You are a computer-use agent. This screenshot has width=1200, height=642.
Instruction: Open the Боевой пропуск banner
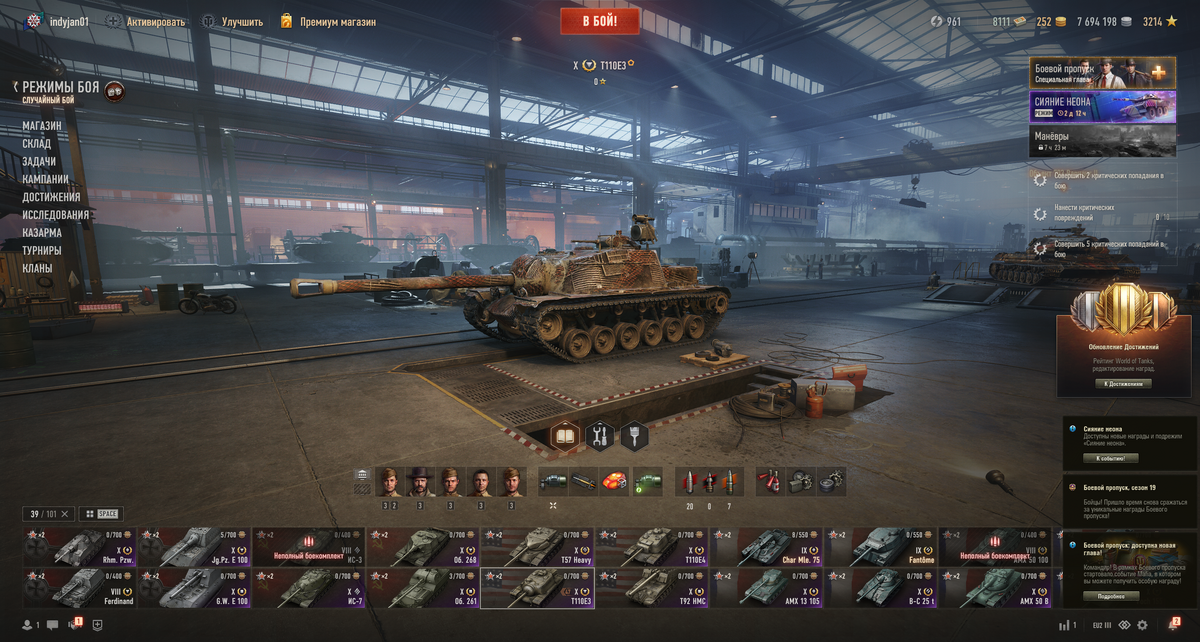coord(1102,73)
